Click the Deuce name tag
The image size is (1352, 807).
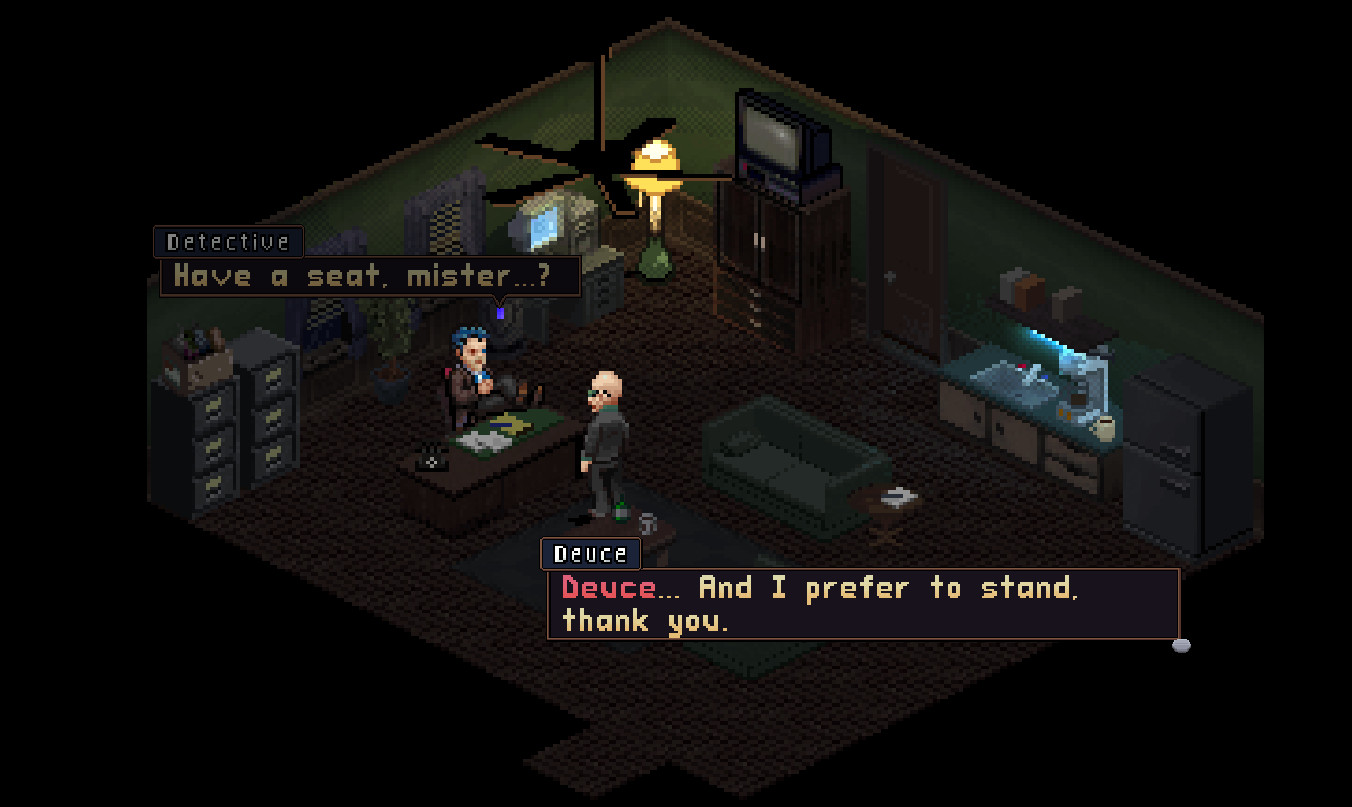coord(590,553)
